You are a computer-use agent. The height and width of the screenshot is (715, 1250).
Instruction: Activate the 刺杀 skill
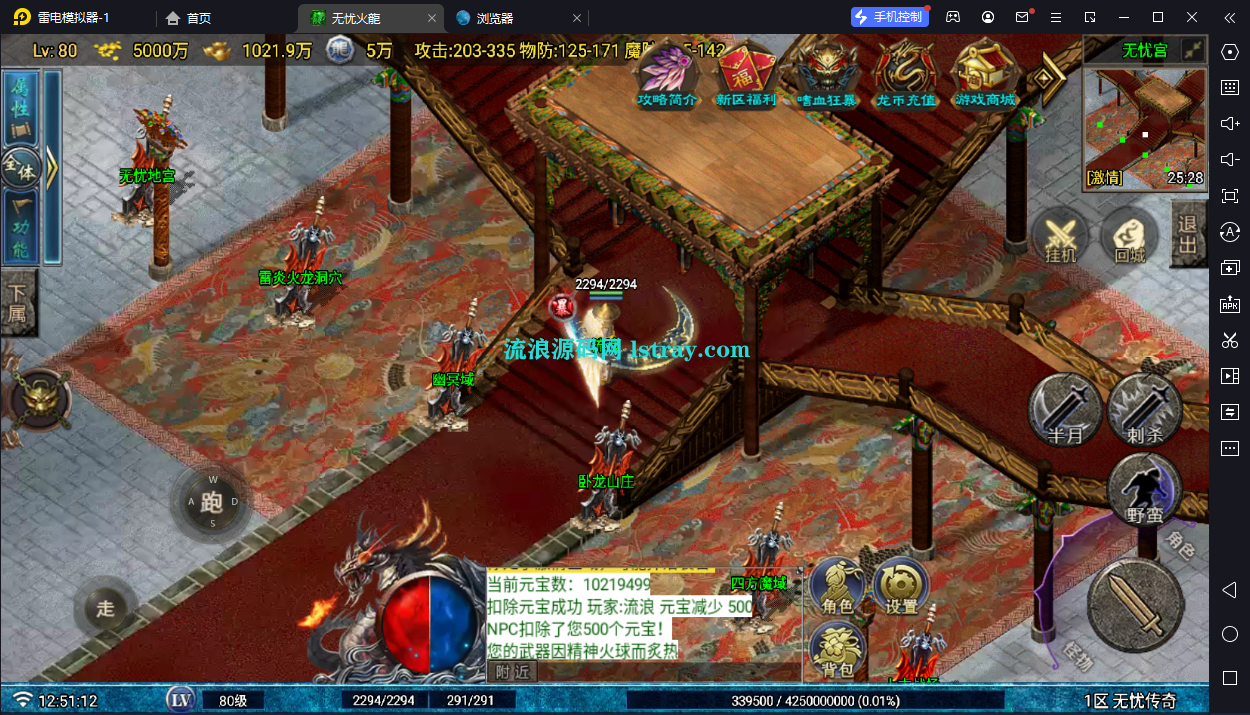(1143, 409)
